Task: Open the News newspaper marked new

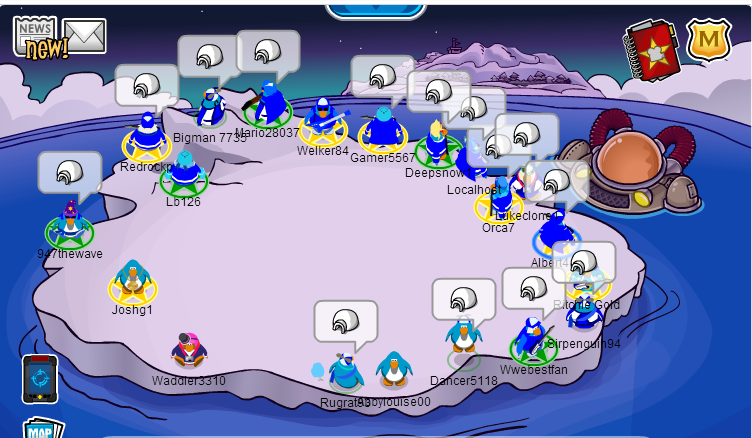Action: pyautogui.click(x=37, y=37)
